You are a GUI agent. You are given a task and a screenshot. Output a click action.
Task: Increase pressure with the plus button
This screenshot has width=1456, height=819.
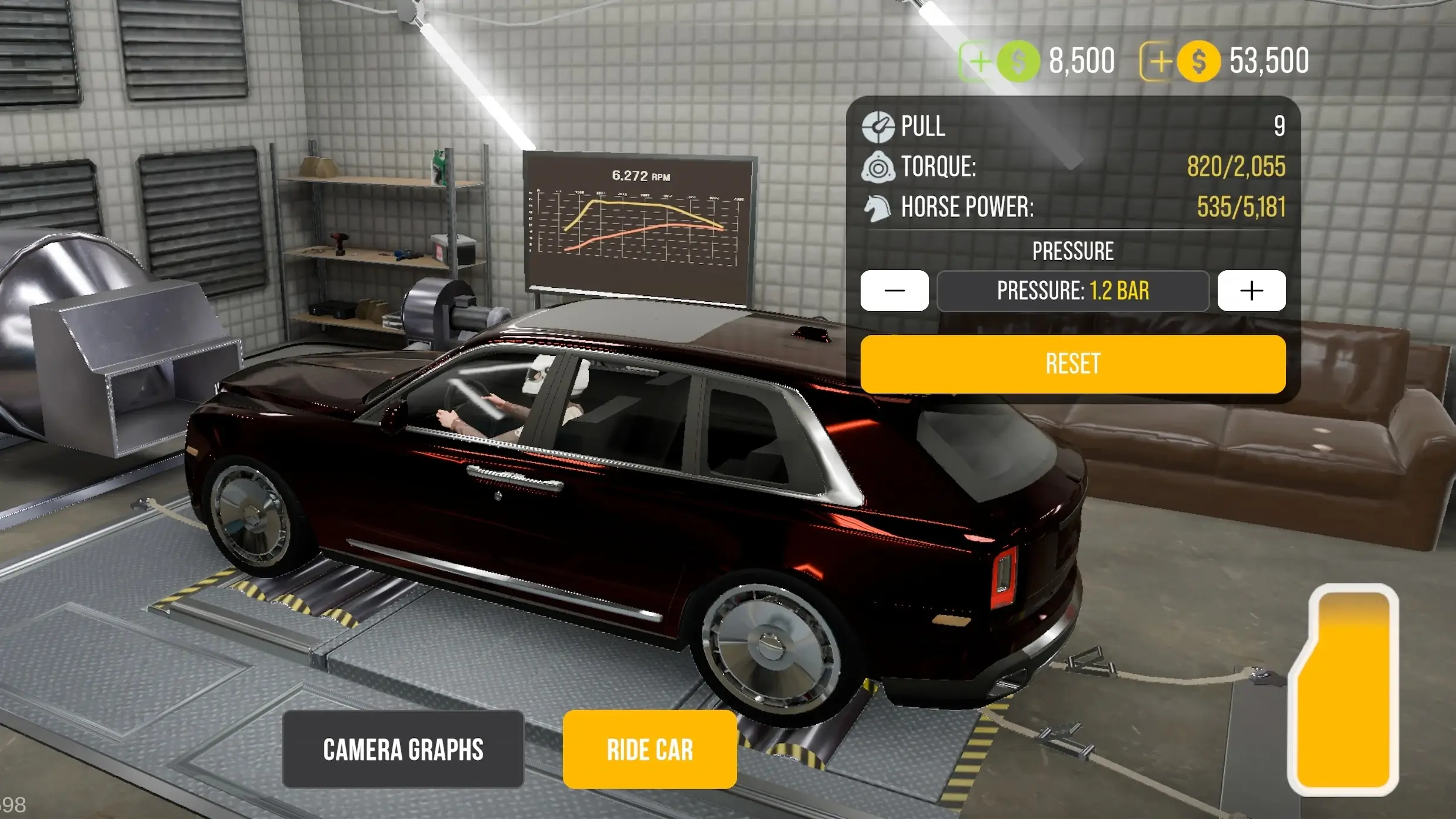(x=1251, y=291)
